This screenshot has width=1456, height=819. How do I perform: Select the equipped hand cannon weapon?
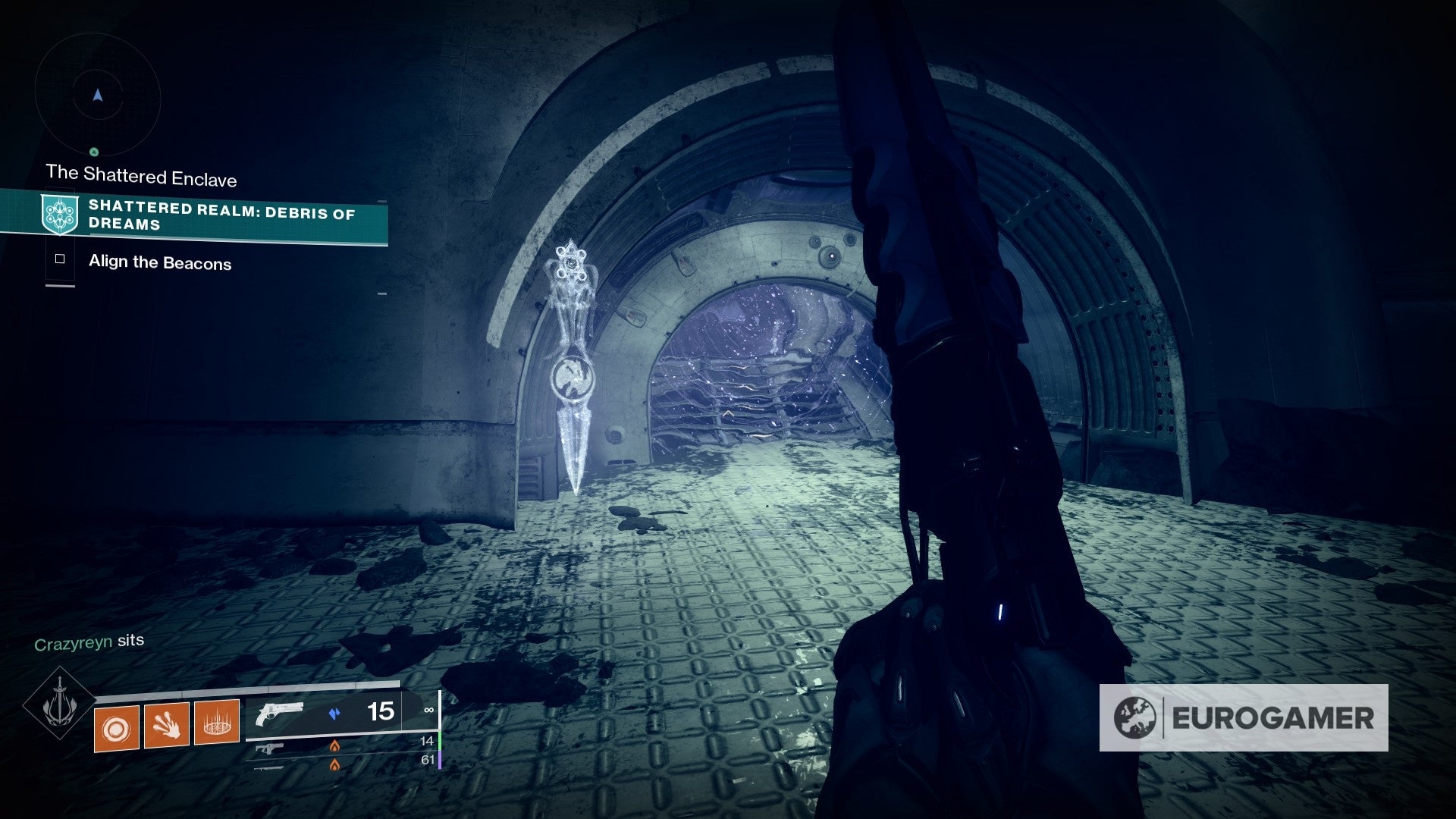point(280,714)
